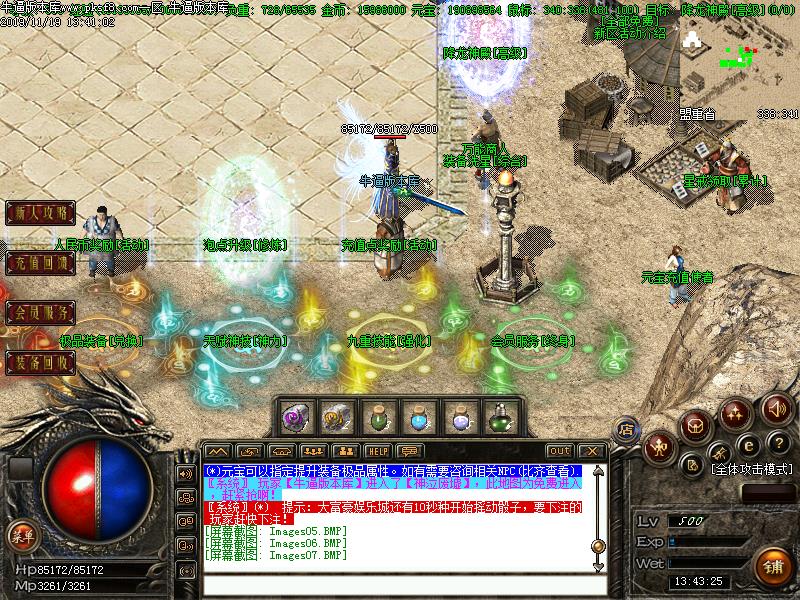The width and height of the screenshot is (800, 600).
Task: Open the character status figure icon
Action: click(659, 447)
